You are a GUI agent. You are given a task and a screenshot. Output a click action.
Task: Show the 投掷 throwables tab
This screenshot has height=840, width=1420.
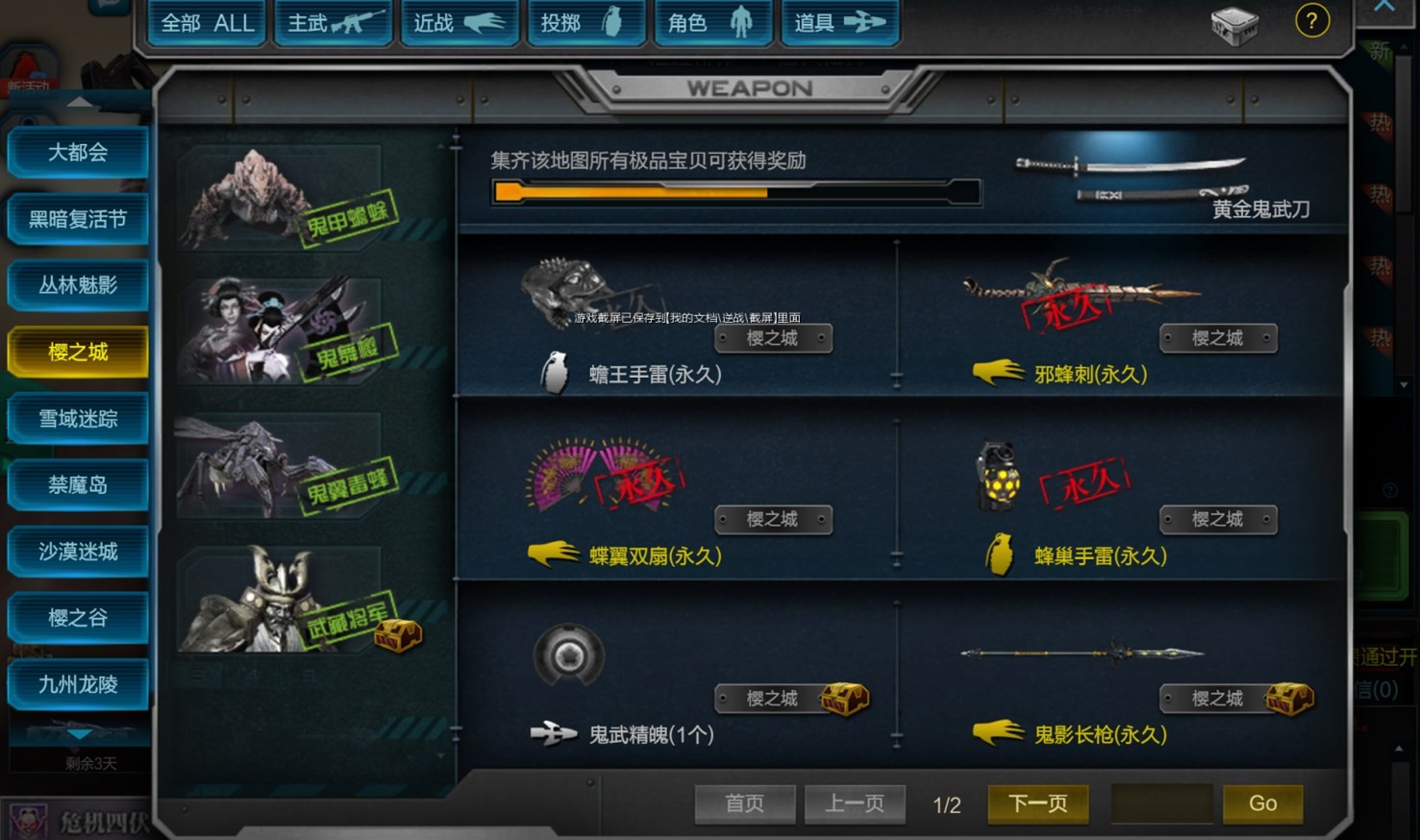click(x=585, y=23)
